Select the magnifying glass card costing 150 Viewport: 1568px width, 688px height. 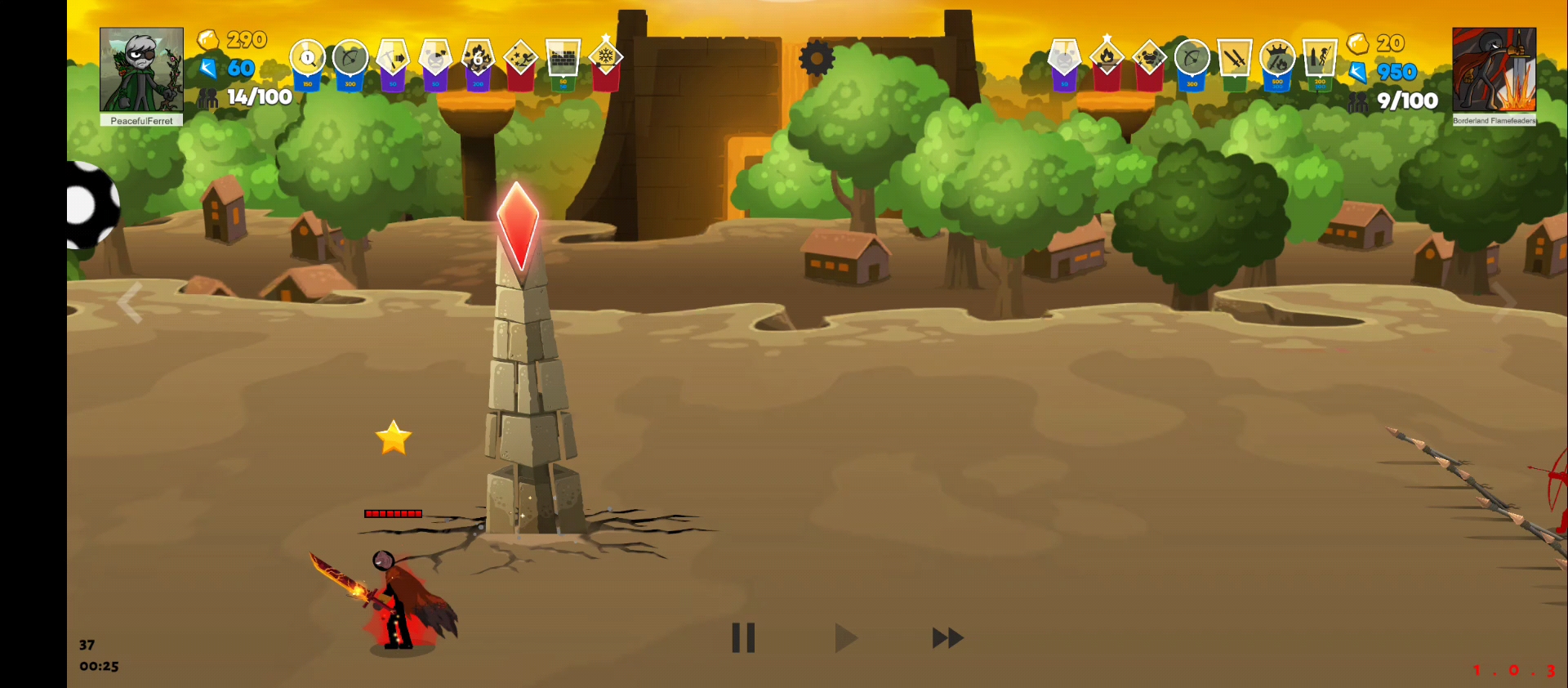tap(308, 59)
